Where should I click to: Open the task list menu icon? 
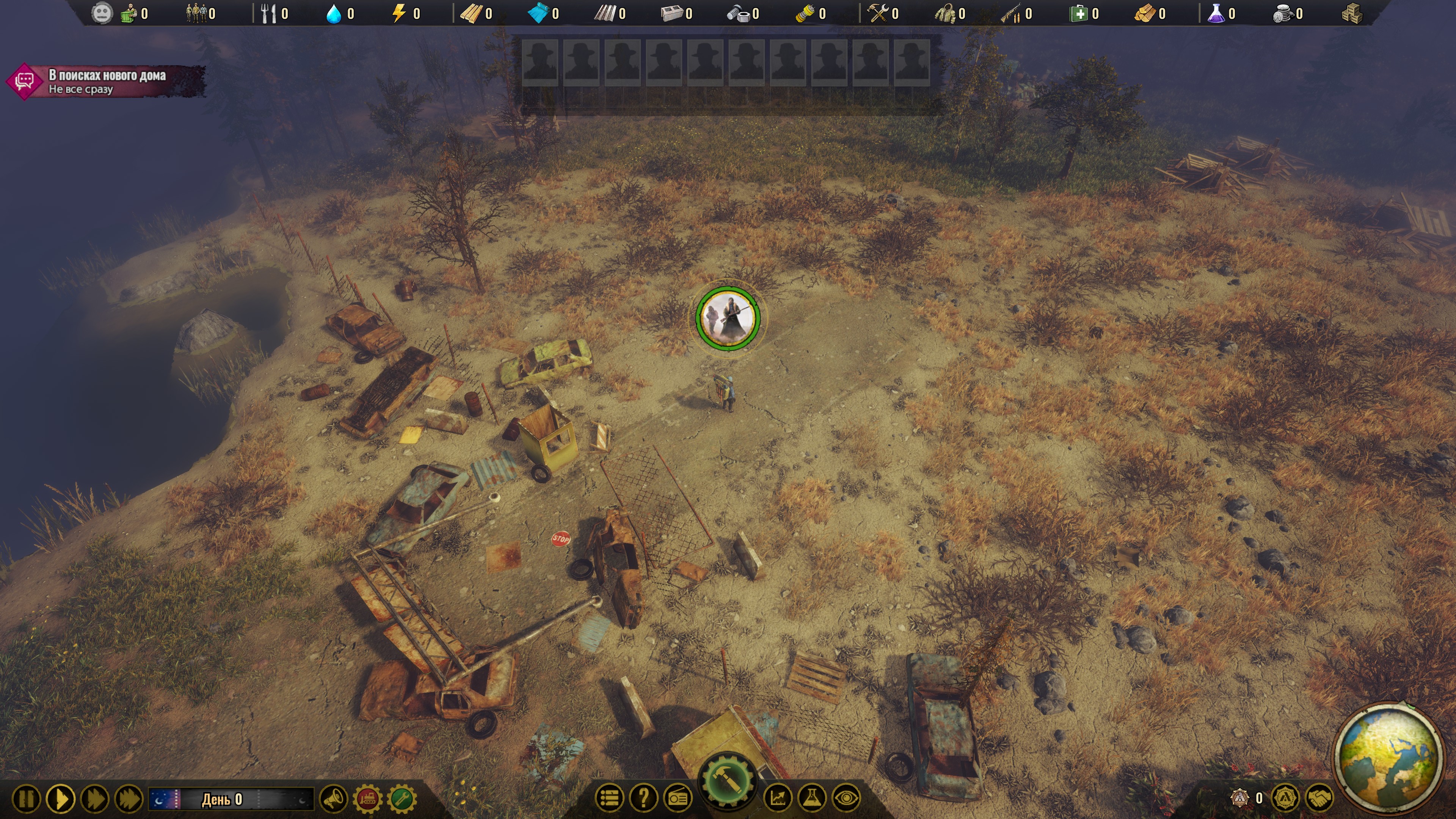[609, 798]
